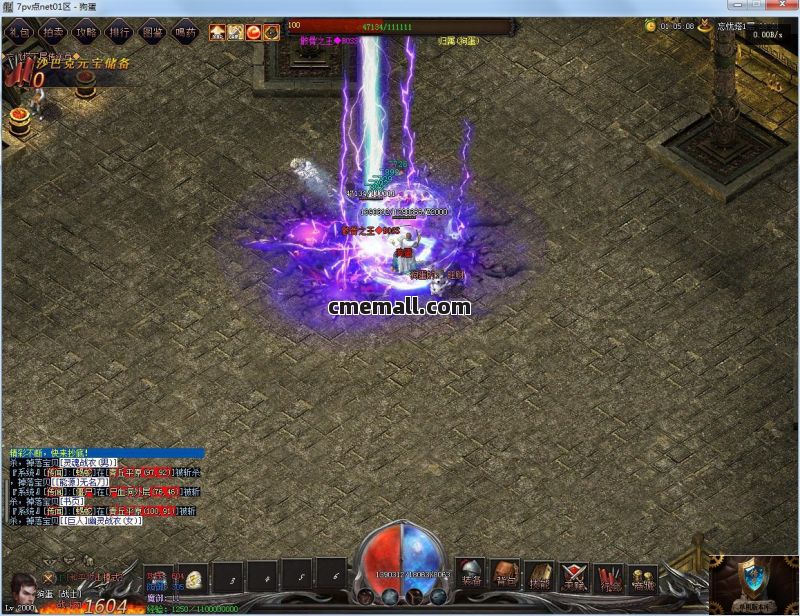
Task: Open the 攻略 guide menu
Action: [85, 31]
